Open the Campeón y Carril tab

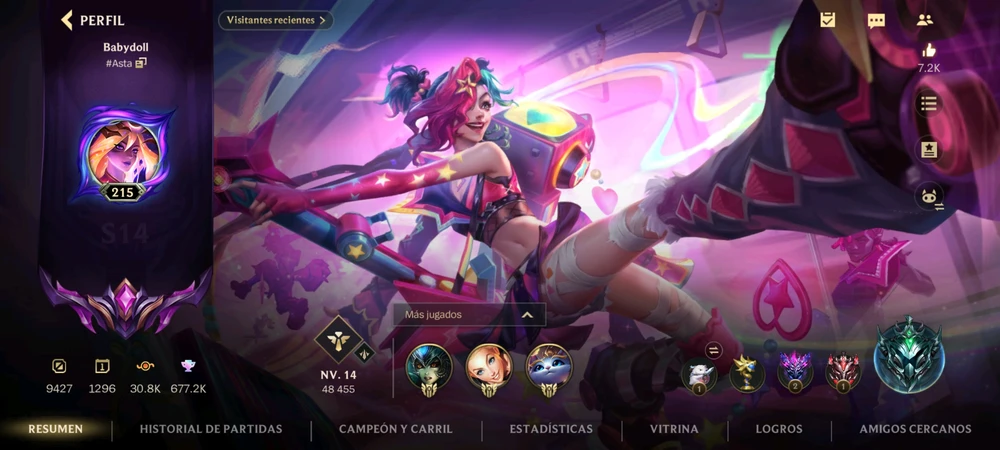(396, 429)
